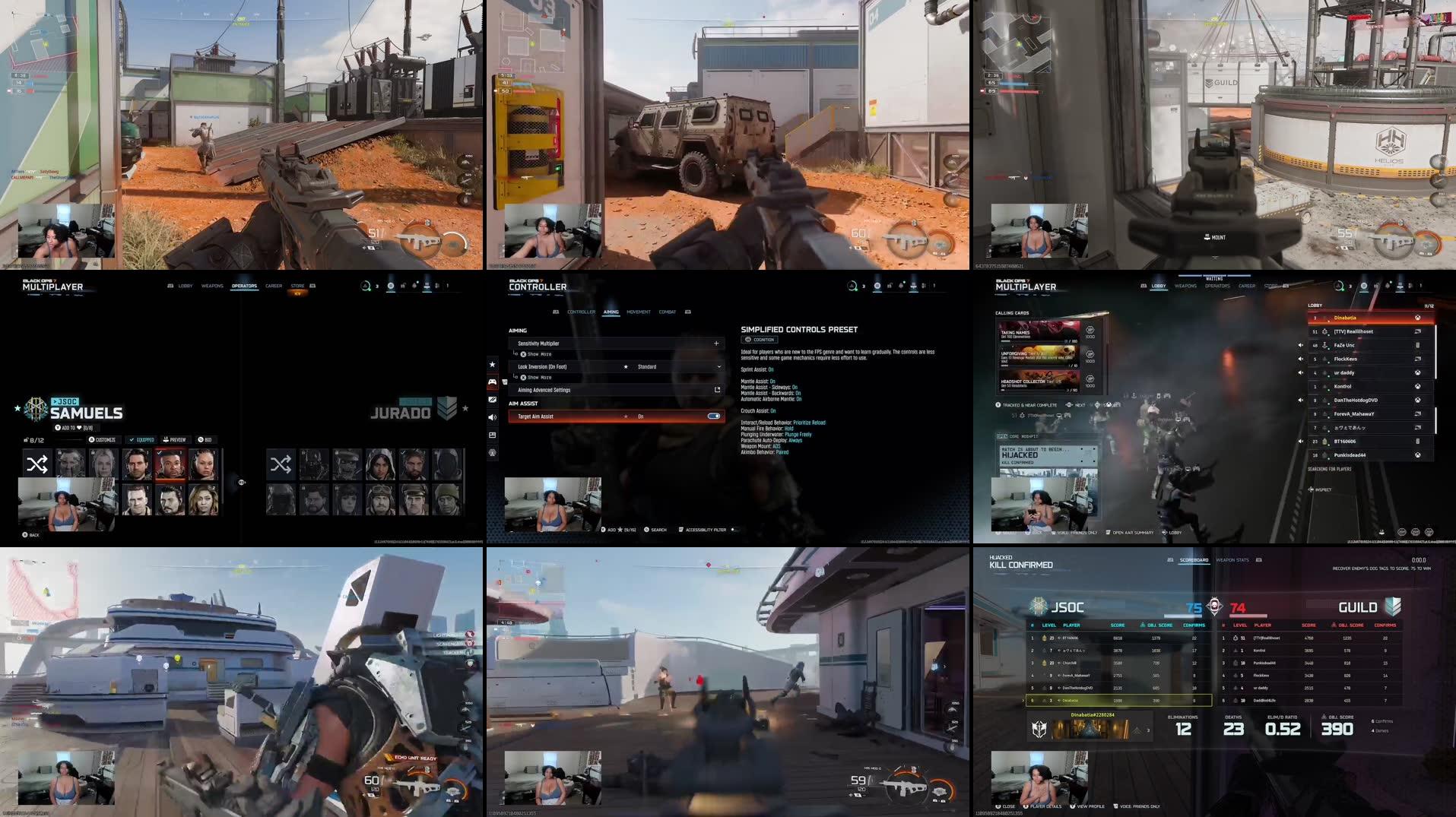This screenshot has height=817, width=1456.
Task: Toggle voice mute for ur daddy in lobby
Action: pyautogui.click(x=1301, y=372)
